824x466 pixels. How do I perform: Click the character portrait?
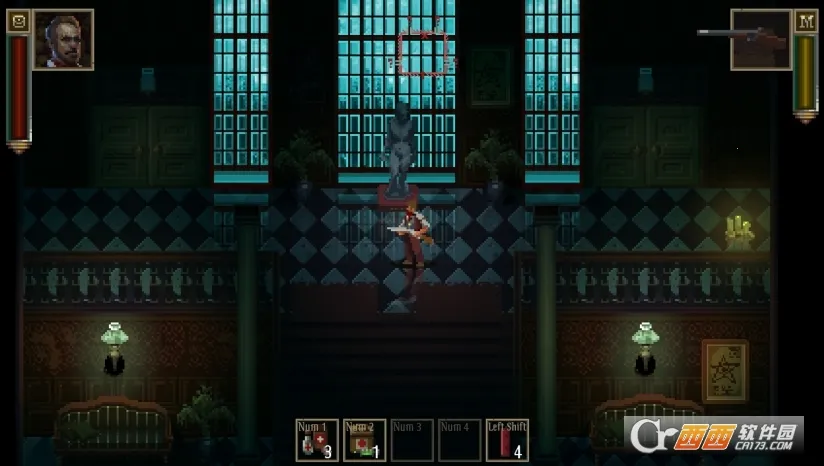[x=64, y=40]
